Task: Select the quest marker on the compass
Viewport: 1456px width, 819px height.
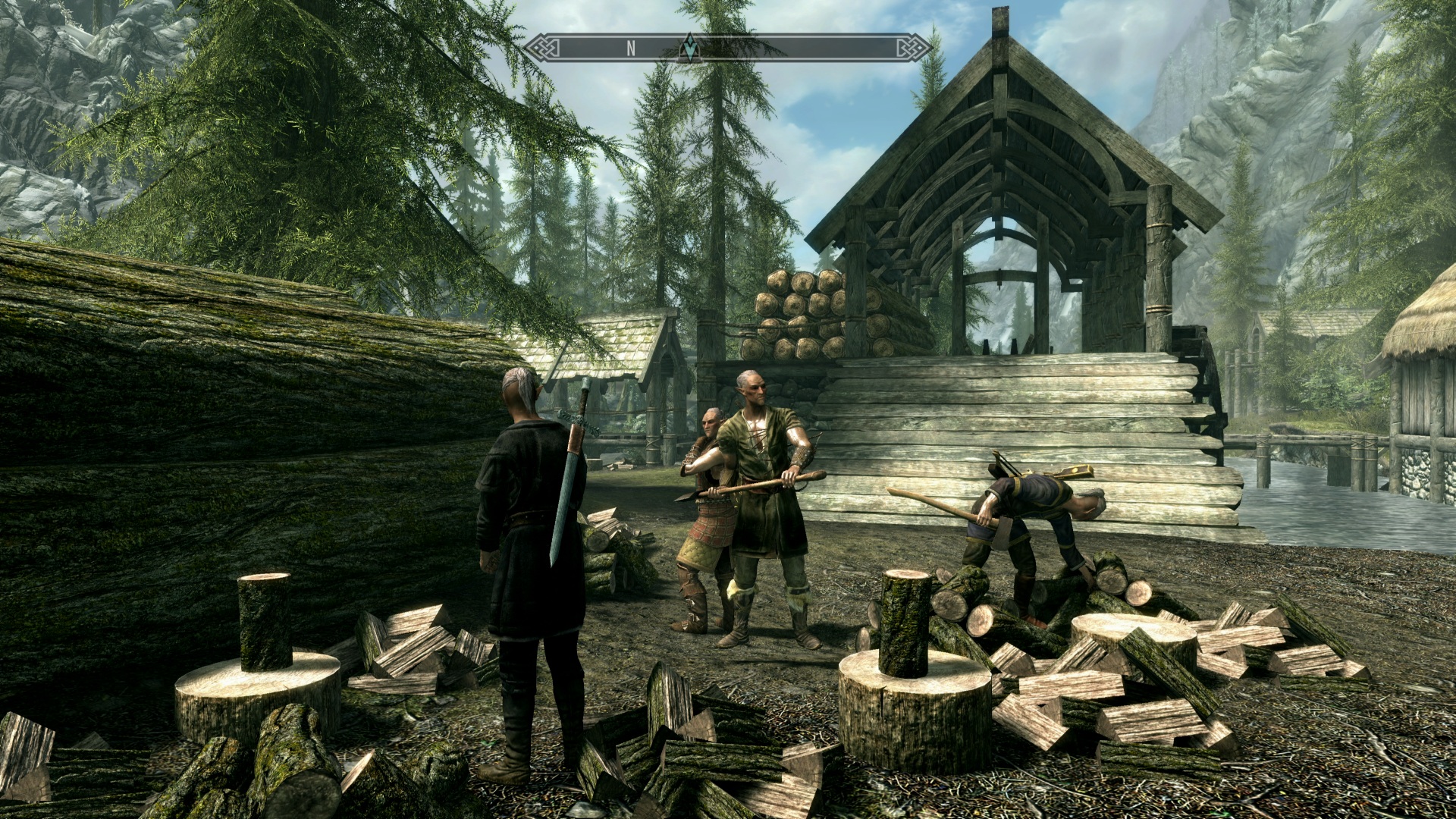Action: tap(689, 47)
